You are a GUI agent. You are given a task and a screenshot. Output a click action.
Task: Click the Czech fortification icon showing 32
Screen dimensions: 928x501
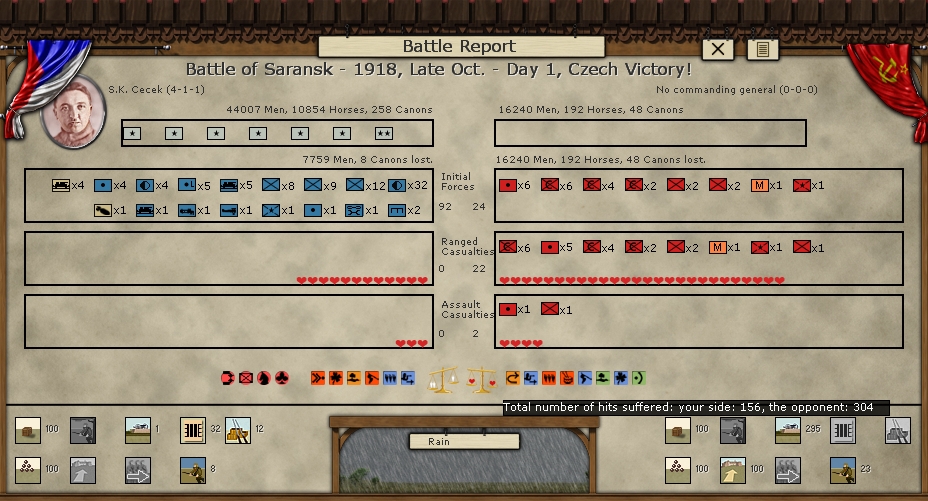193,430
